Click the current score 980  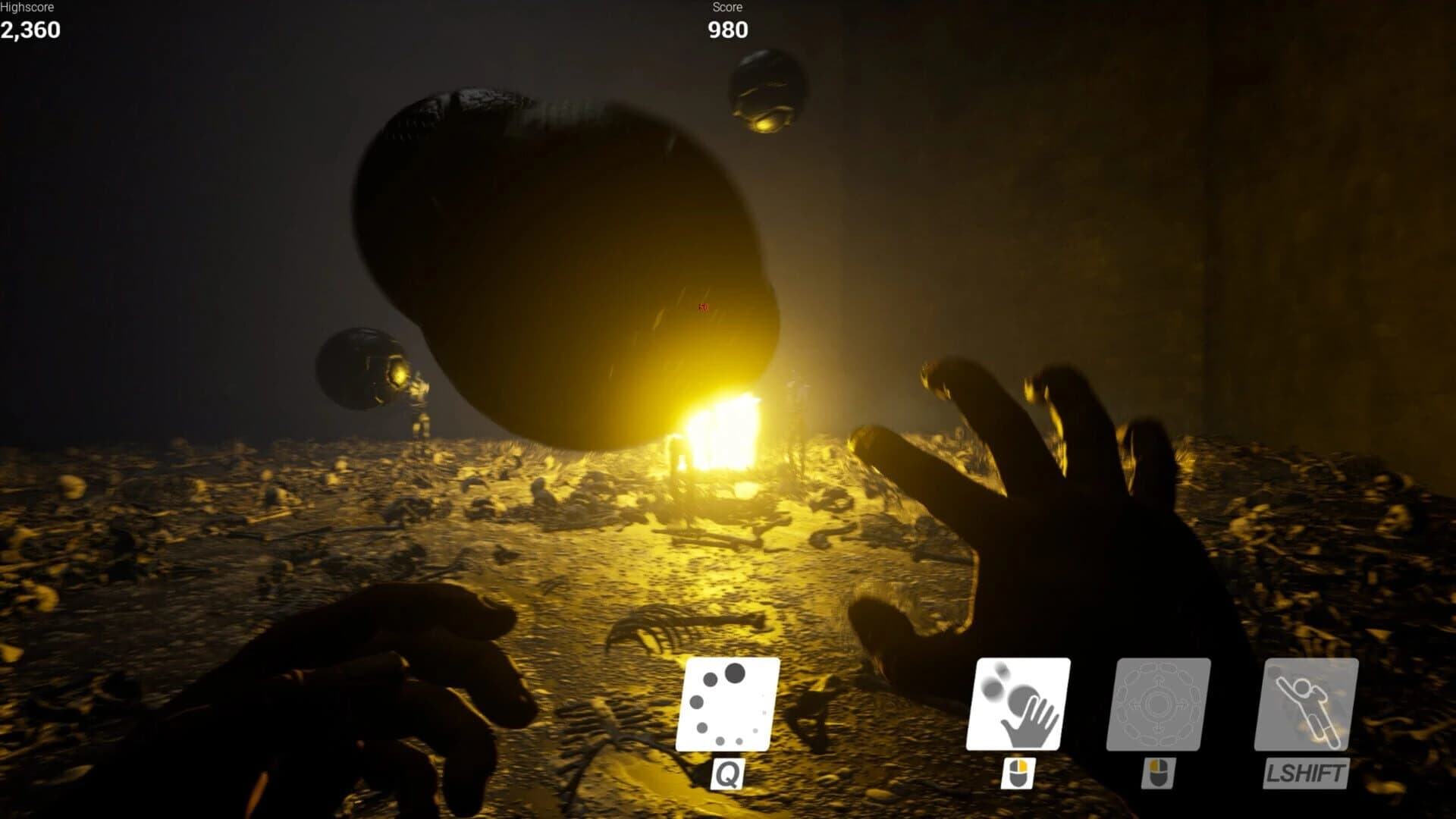[x=726, y=32]
